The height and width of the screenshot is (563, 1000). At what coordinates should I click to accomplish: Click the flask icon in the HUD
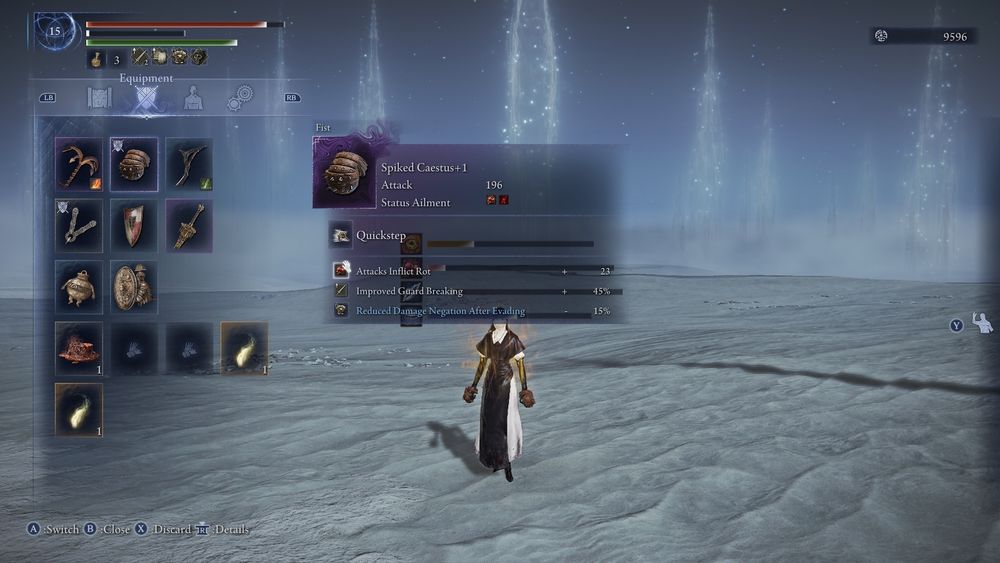pos(97,59)
